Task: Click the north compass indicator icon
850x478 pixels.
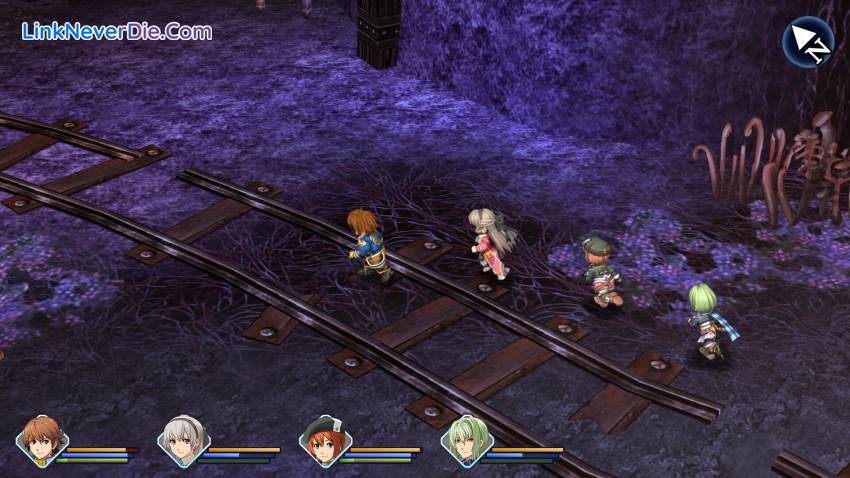Action: [x=807, y=42]
